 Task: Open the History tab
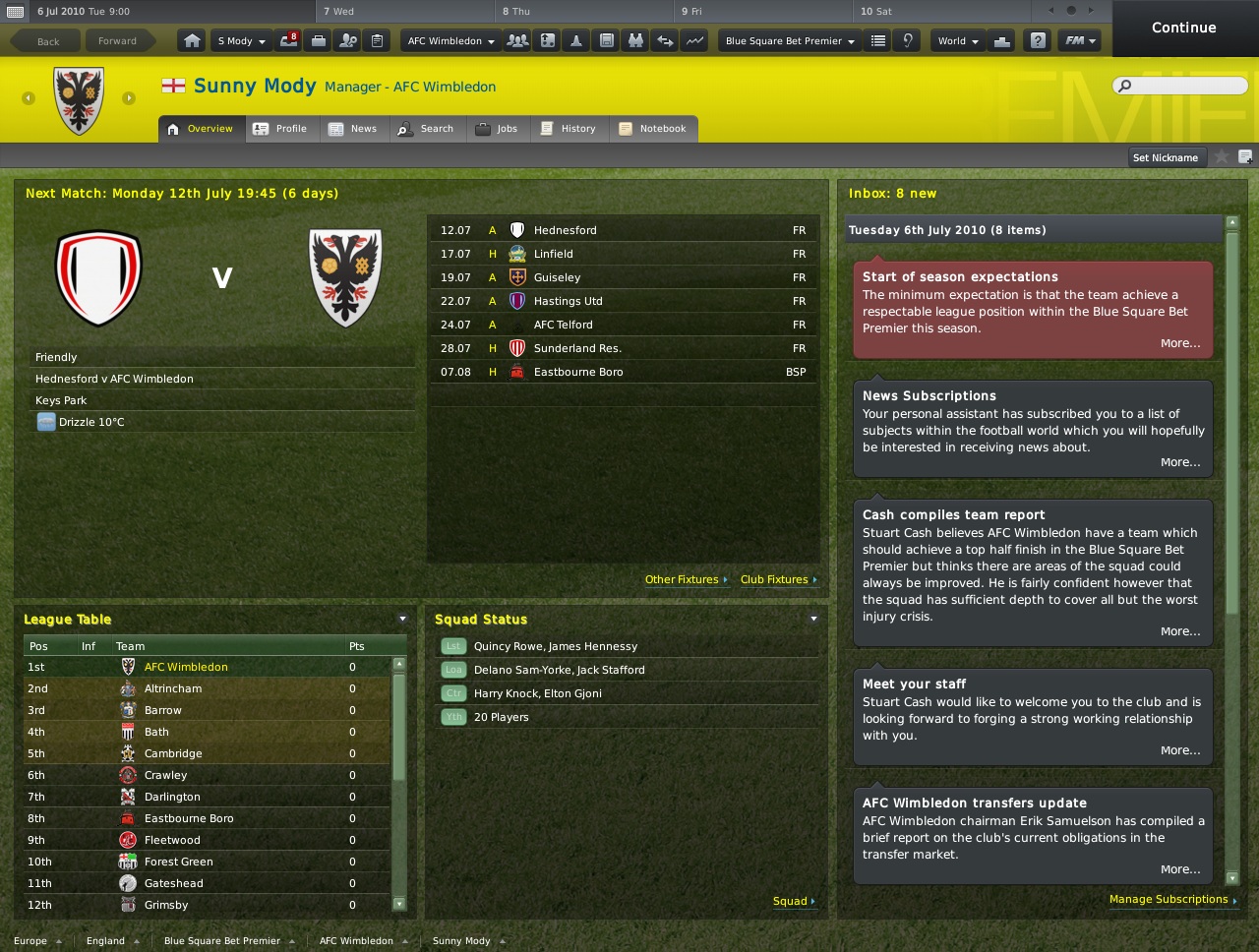point(570,128)
